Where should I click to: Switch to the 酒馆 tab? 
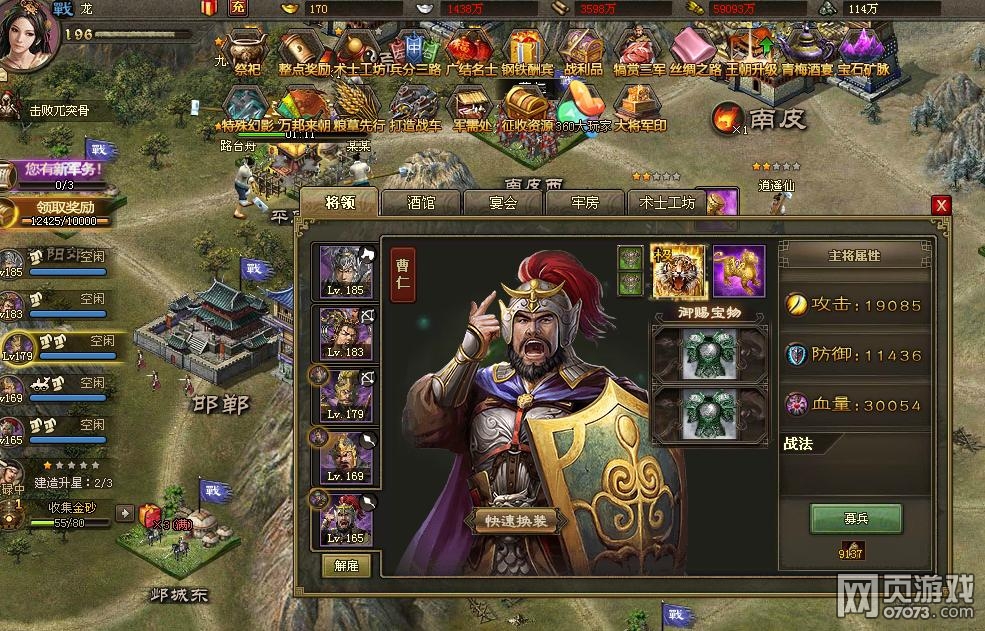pyautogui.click(x=420, y=202)
